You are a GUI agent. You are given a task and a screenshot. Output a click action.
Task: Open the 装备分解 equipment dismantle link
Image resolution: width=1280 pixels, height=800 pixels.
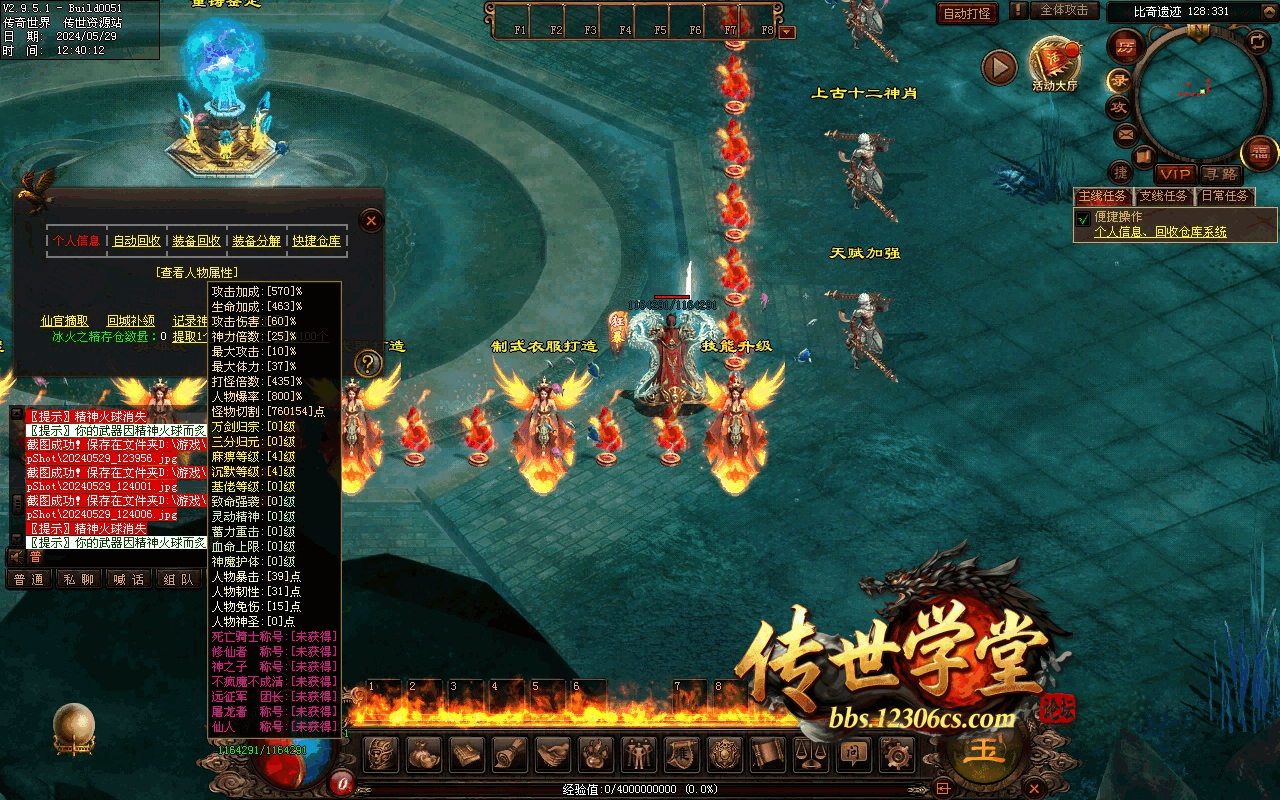(x=256, y=241)
